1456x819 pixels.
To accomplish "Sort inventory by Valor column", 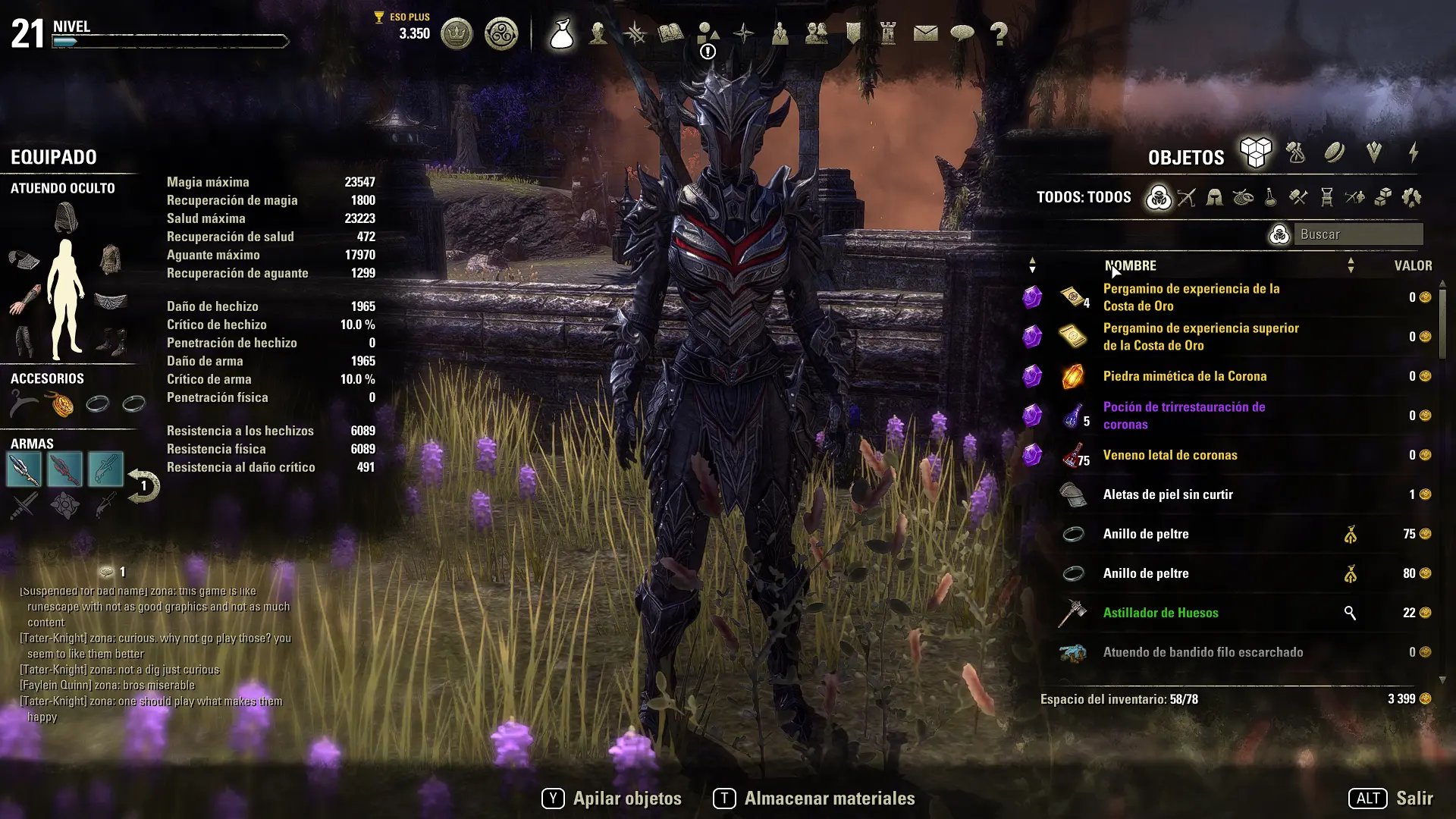I will pyautogui.click(x=1413, y=265).
